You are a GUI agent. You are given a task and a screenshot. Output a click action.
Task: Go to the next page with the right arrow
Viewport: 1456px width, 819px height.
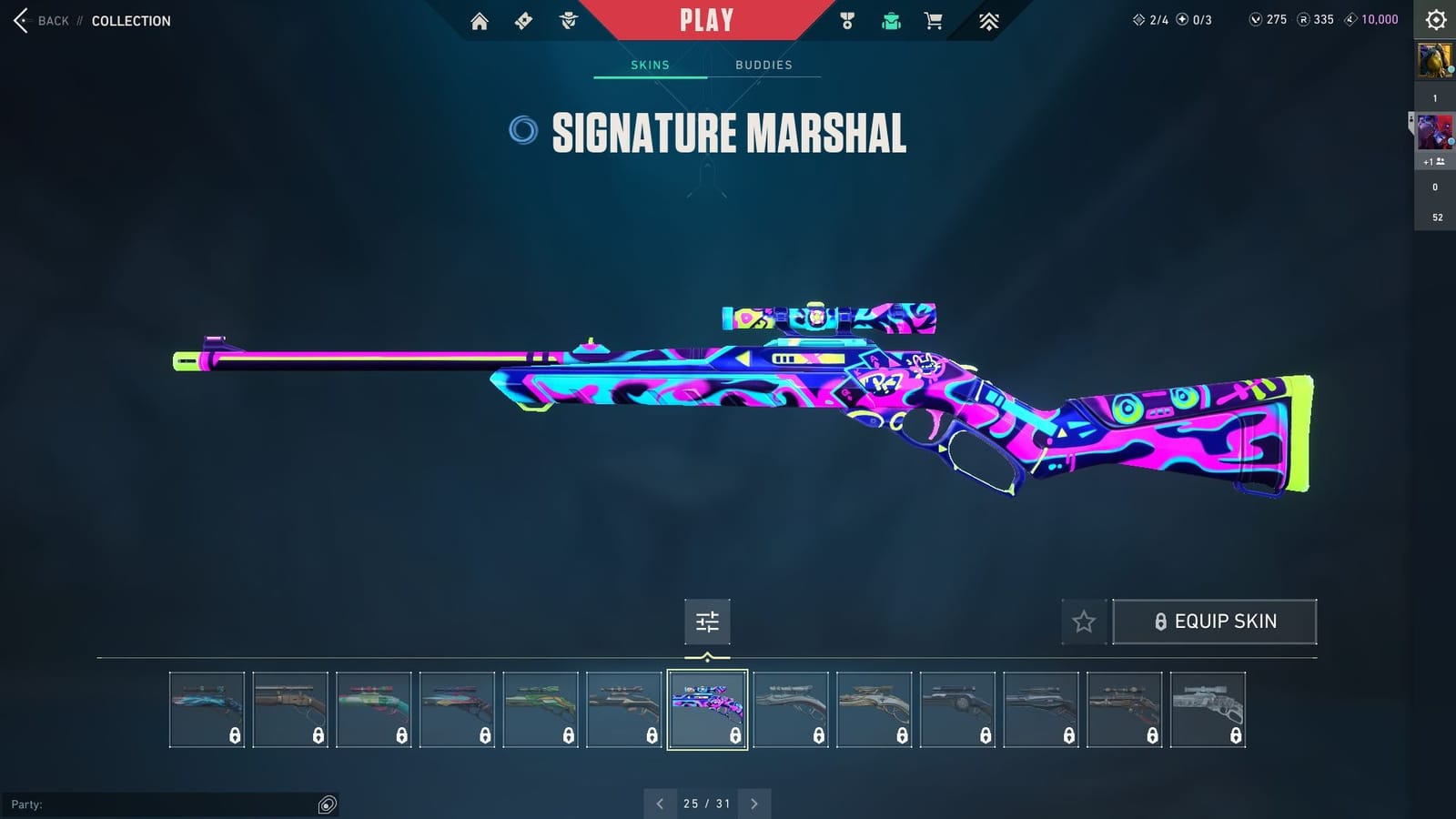pos(753,804)
